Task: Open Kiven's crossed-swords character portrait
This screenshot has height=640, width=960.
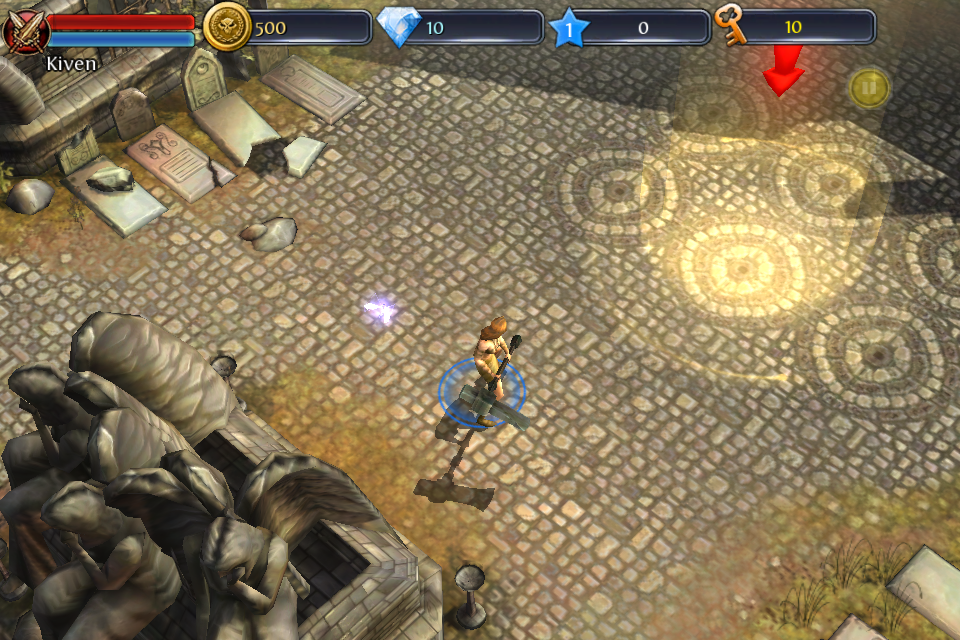Action: tap(23, 30)
